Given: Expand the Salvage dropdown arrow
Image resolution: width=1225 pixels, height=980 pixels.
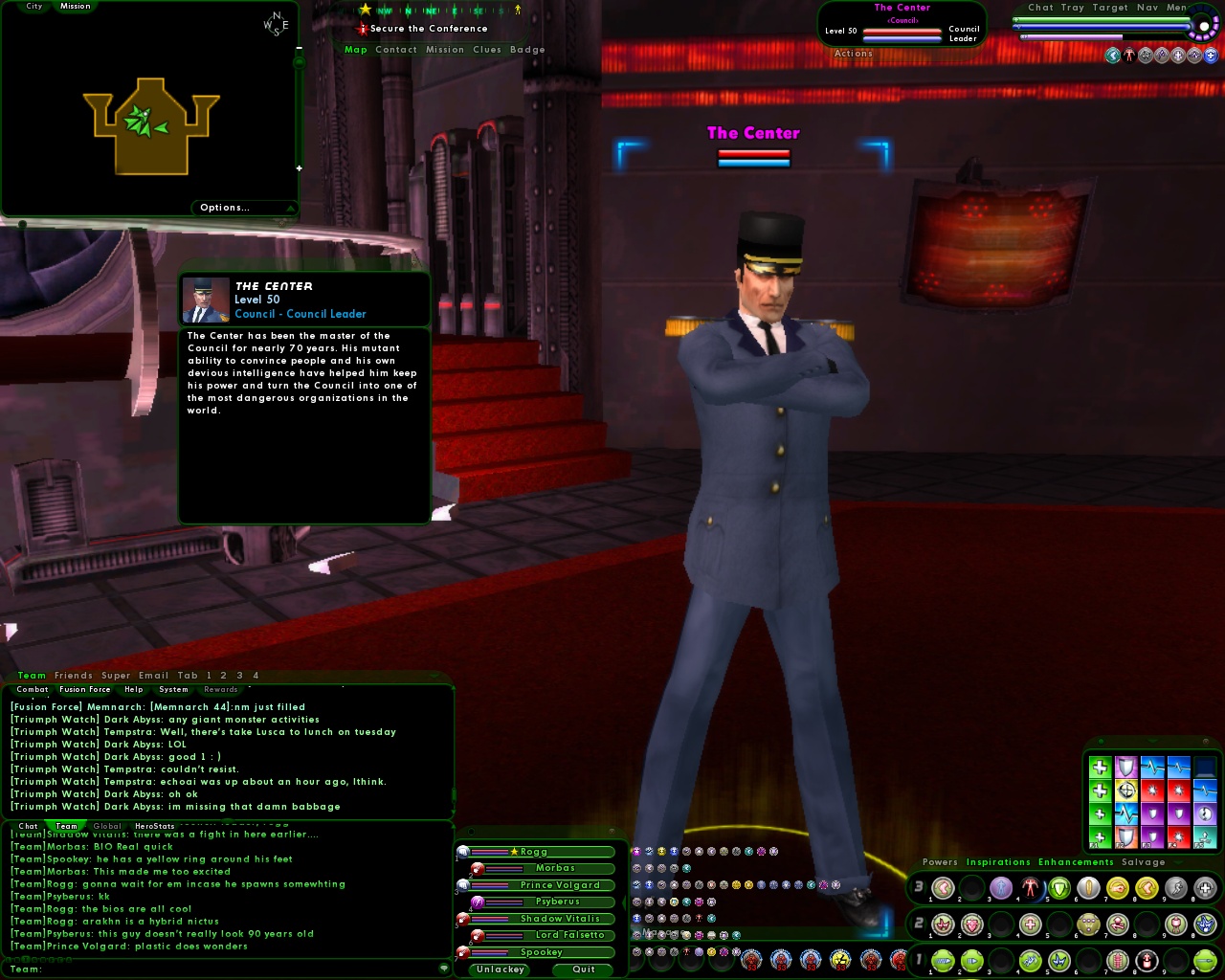Looking at the screenshot, I should pos(1177,861).
